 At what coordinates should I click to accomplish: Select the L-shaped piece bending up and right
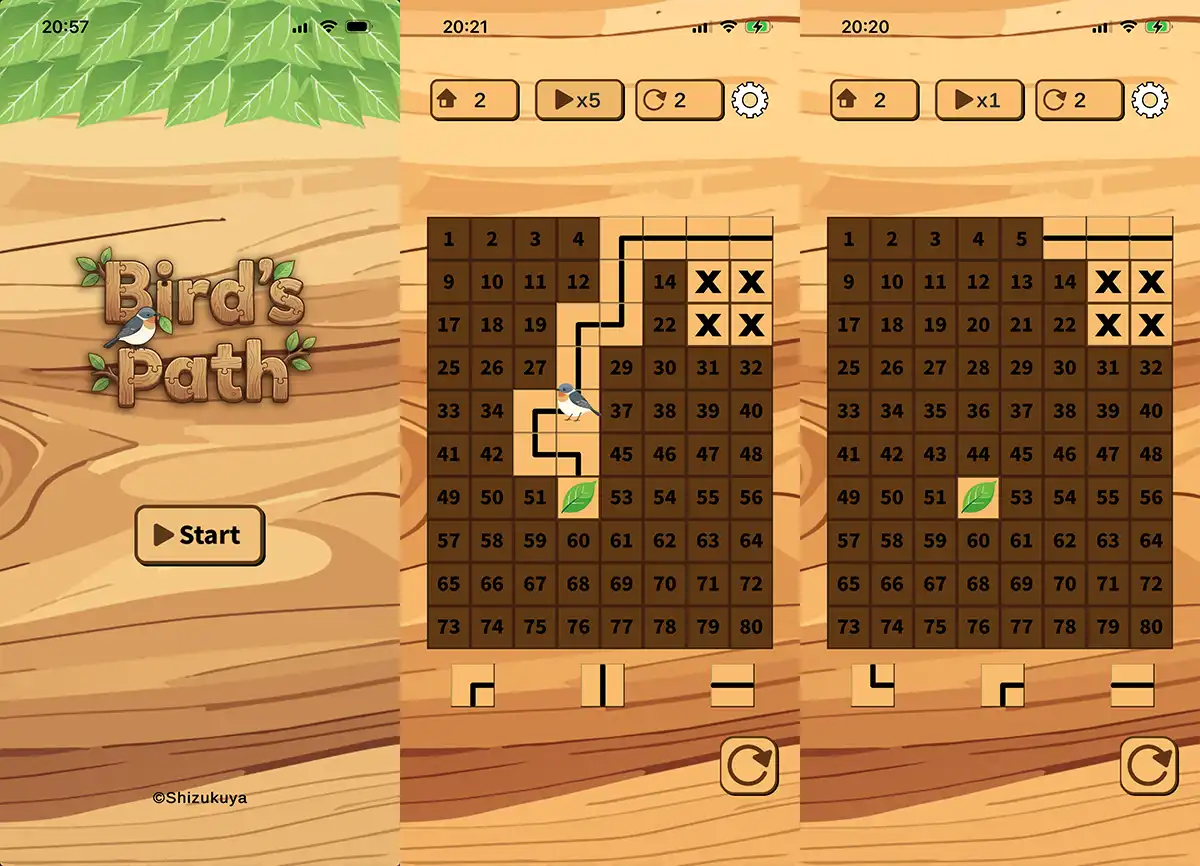(x=873, y=686)
